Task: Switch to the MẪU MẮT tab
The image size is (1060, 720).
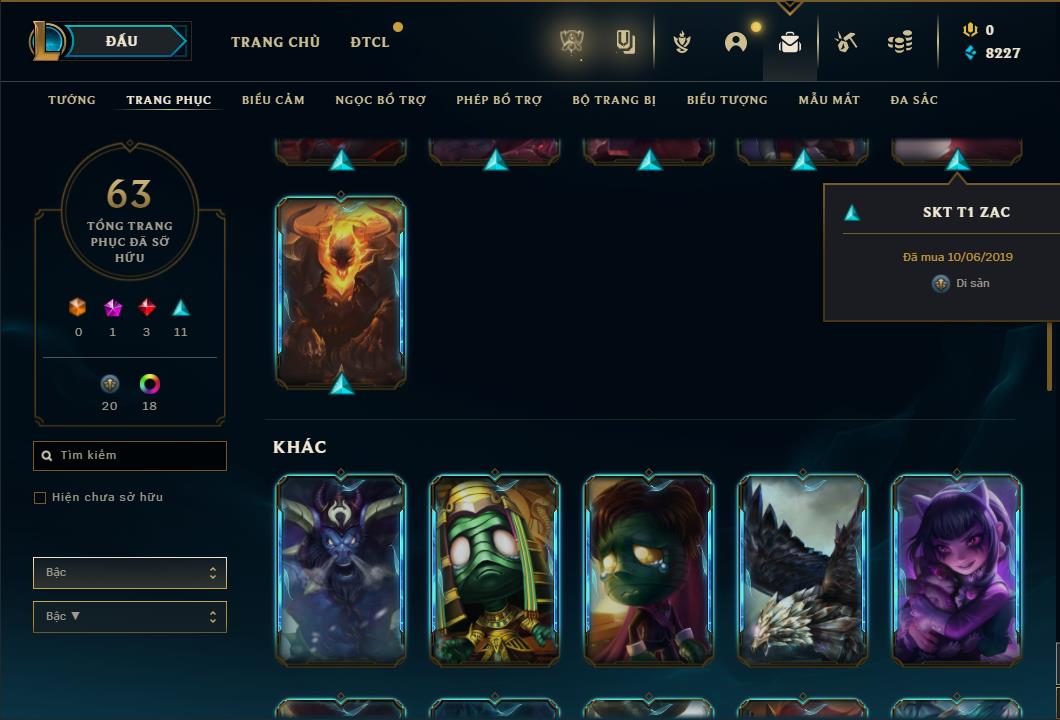Action: click(x=829, y=100)
